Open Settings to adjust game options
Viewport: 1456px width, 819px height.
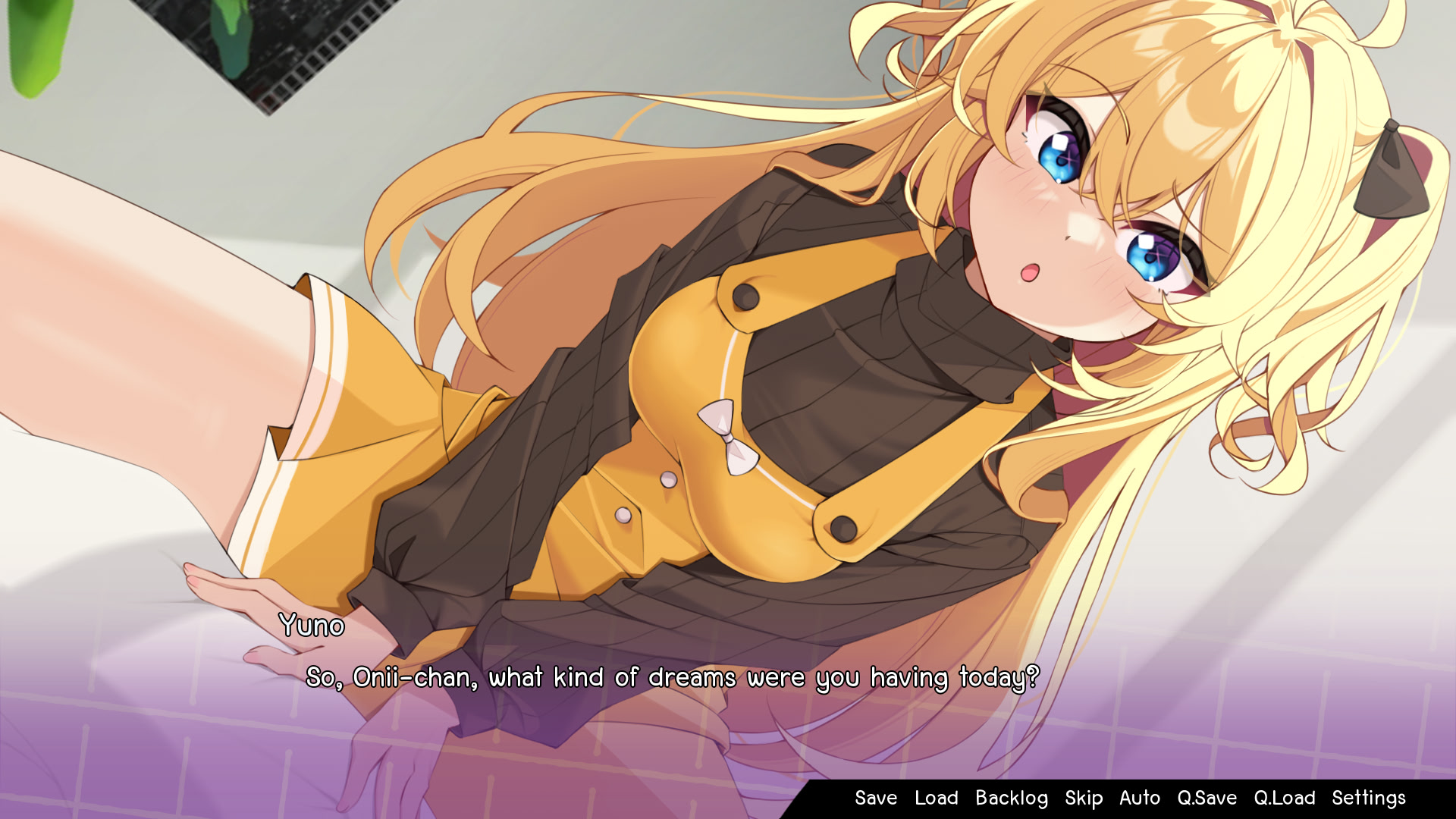pyautogui.click(x=1370, y=798)
